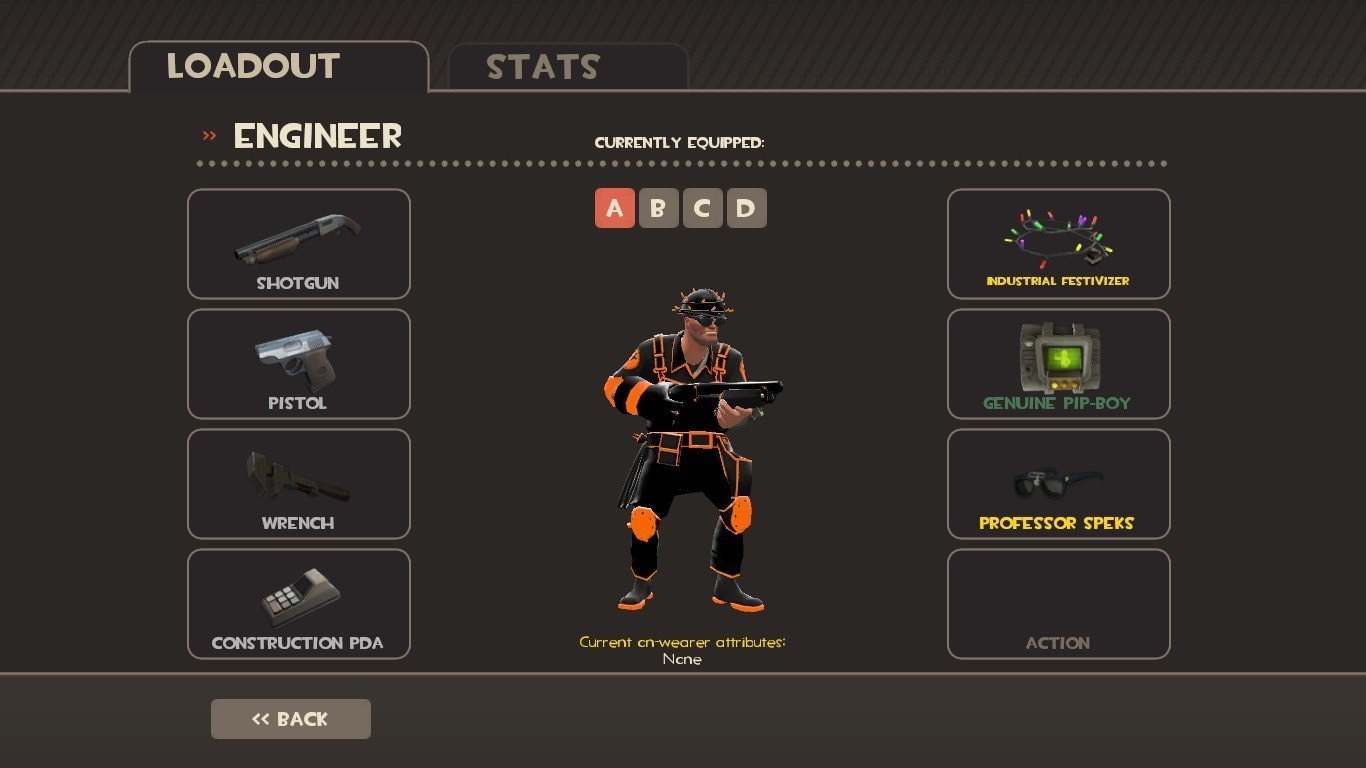Image resolution: width=1366 pixels, height=768 pixels.
Task: Choose loadout preset C
Action: click(702, 208)
